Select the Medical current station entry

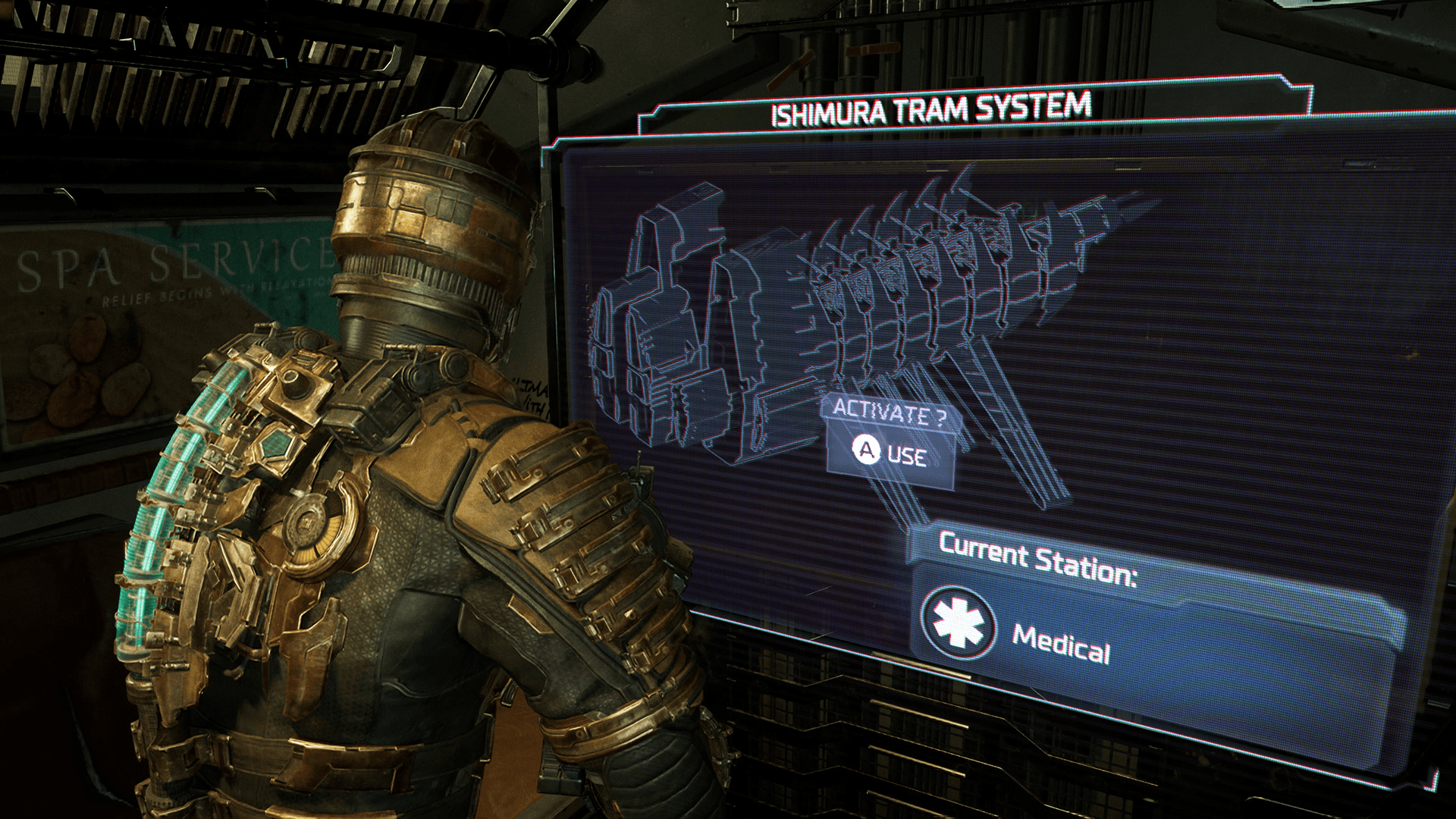(x=1062, y=645)
